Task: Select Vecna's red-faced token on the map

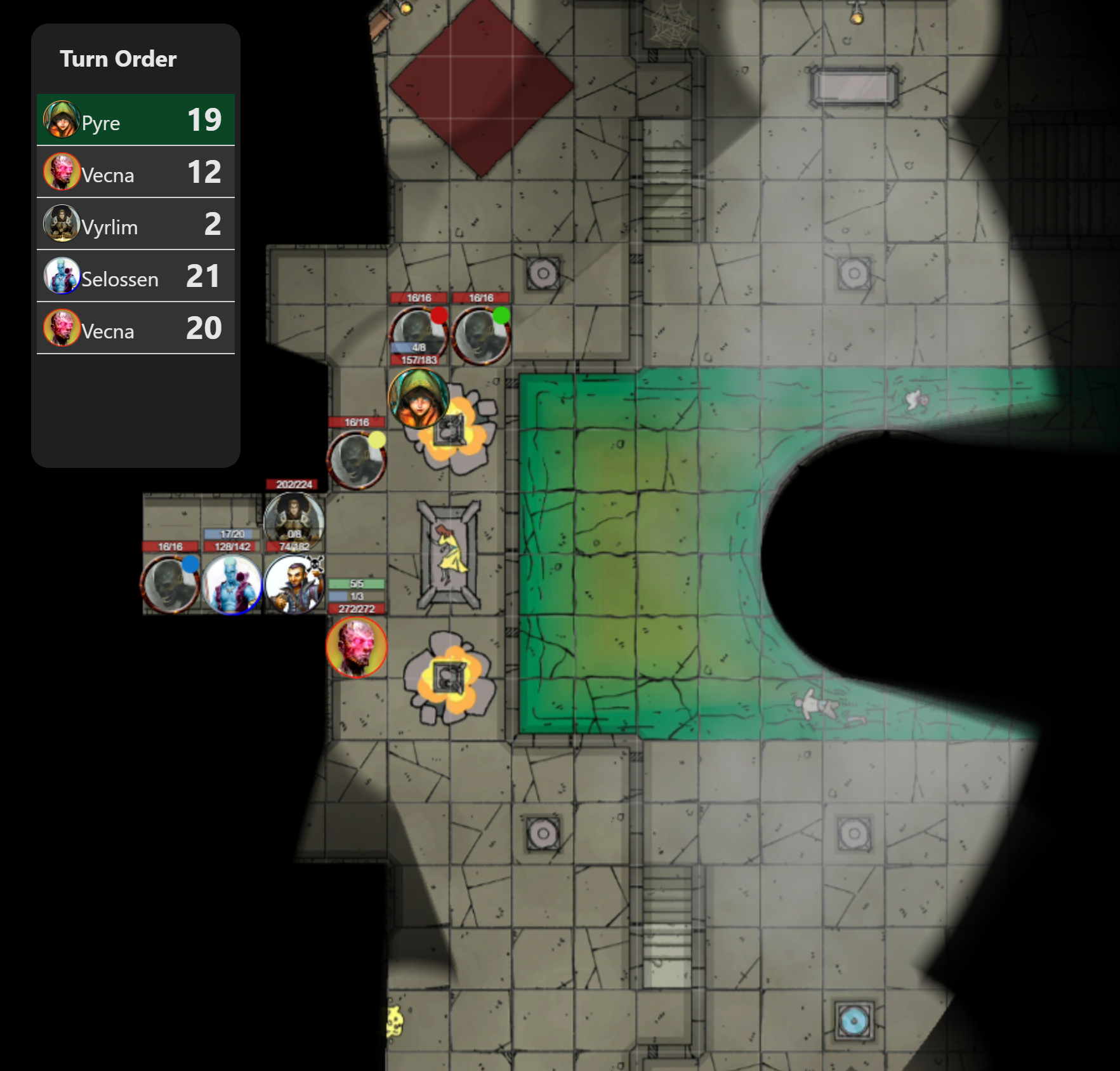Action: tap(357, 647)
